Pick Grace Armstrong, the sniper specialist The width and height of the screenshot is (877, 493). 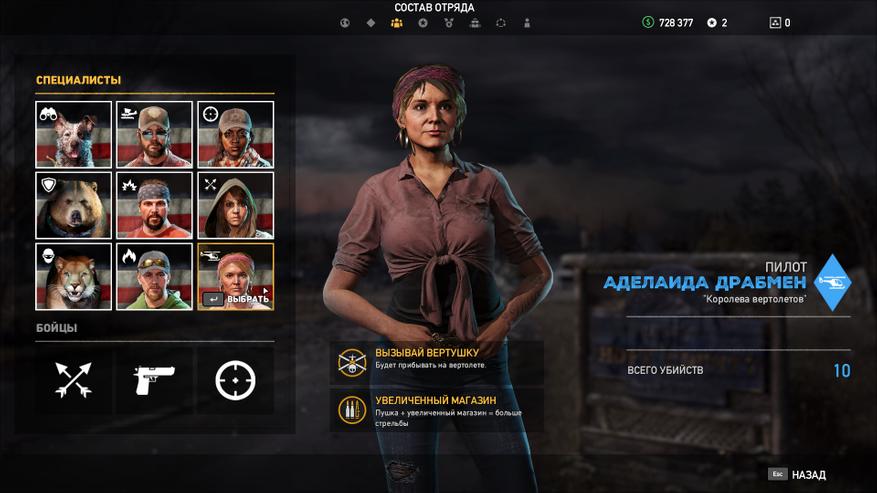(x=235, y=134)
